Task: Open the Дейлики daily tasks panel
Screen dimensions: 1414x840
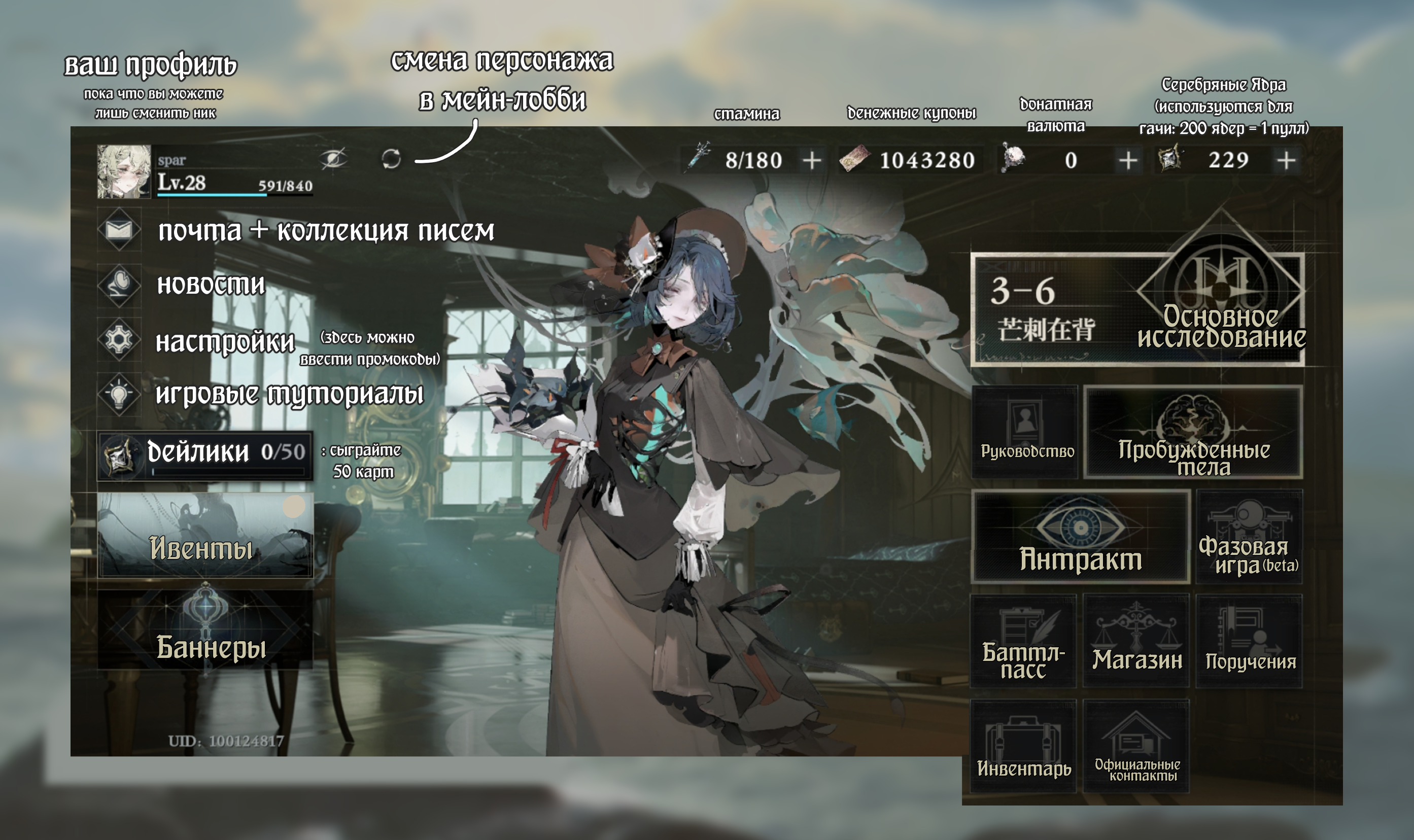Action: [x=205, y=456]
